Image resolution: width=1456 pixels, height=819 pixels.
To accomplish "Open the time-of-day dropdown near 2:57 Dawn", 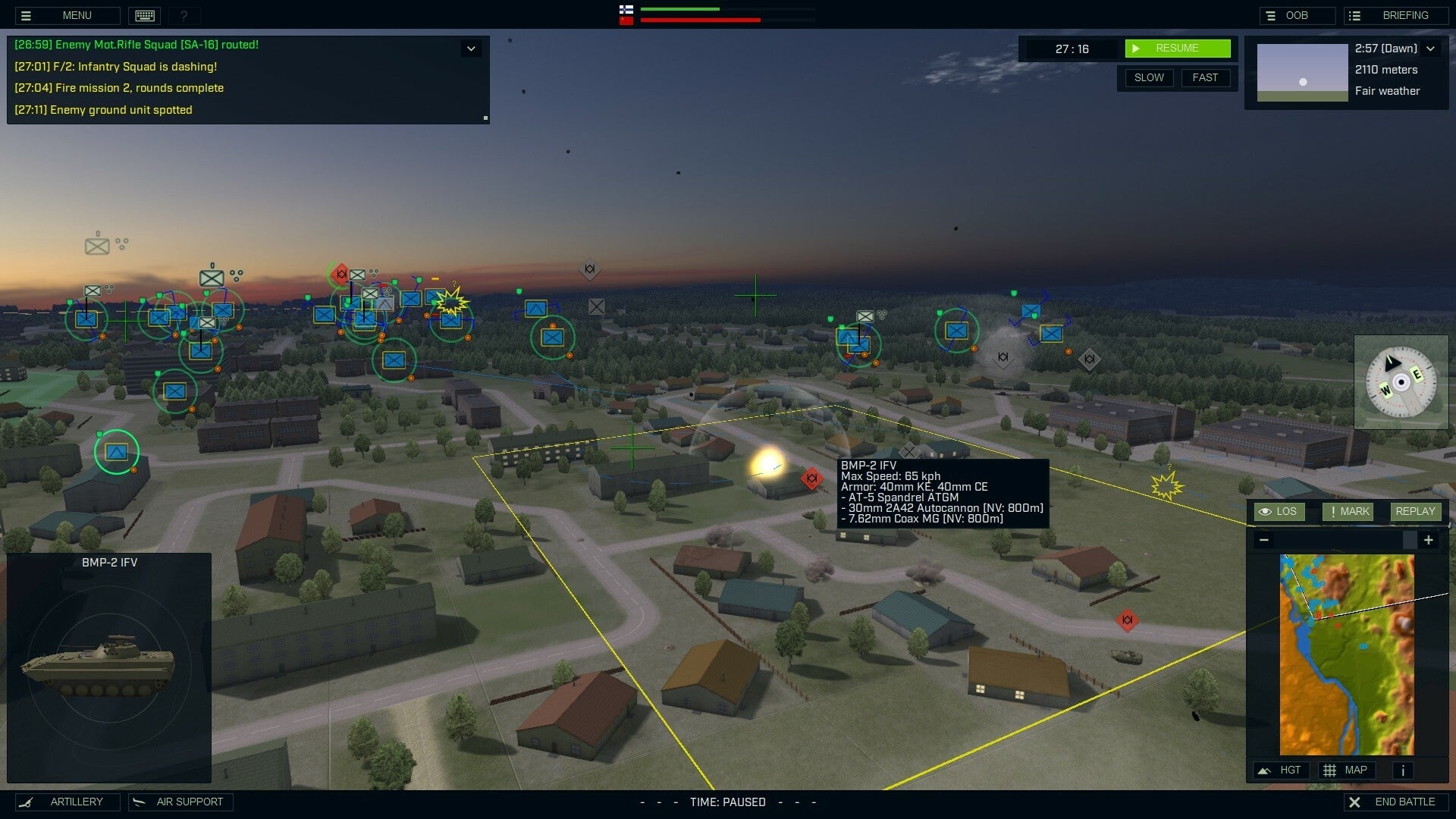I will [1432, 48].
